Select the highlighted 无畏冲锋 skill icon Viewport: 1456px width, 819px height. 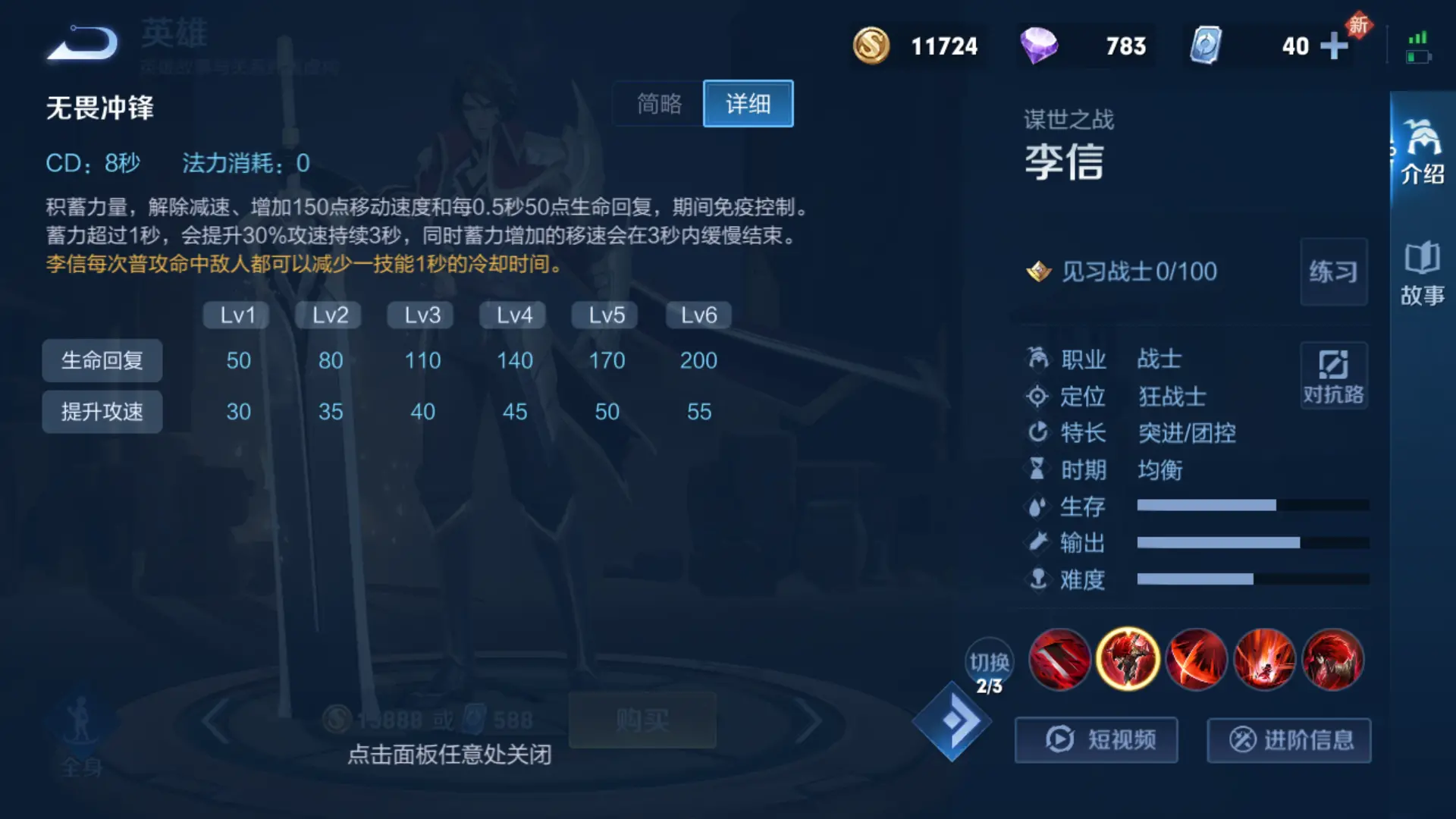(1128, 660)
